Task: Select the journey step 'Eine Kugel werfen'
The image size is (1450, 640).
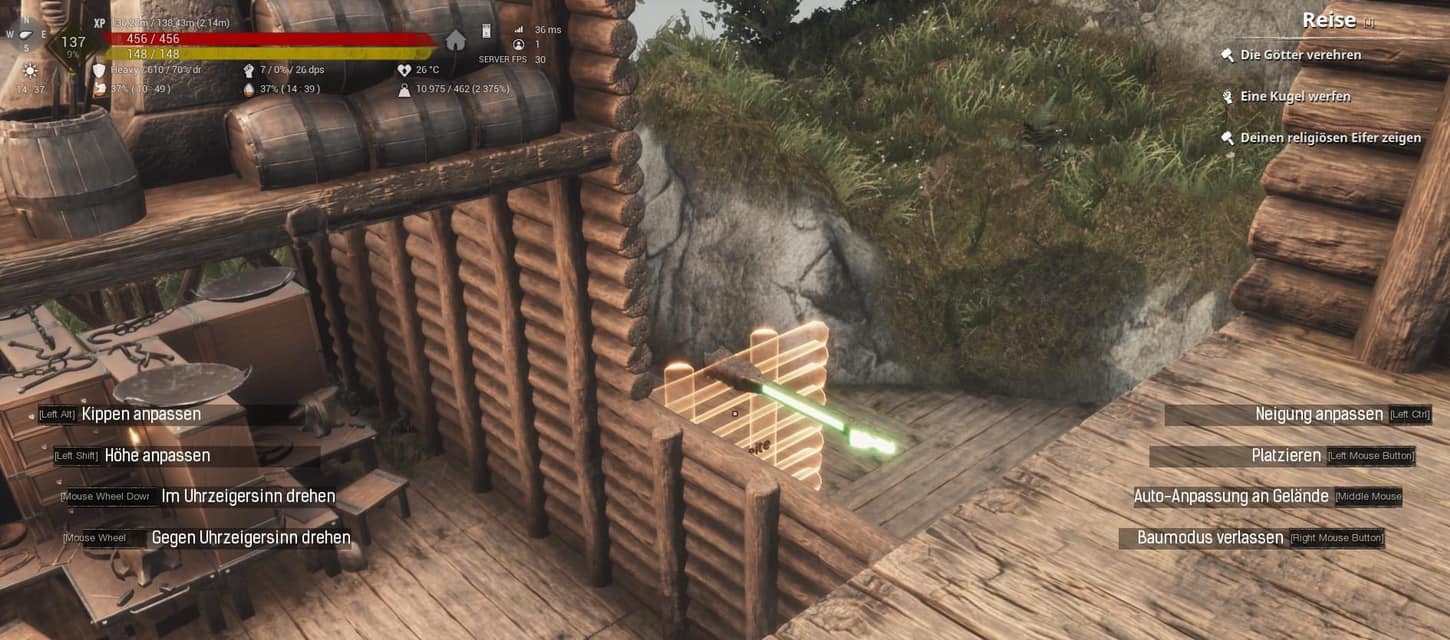Action: pos(1295,97)
